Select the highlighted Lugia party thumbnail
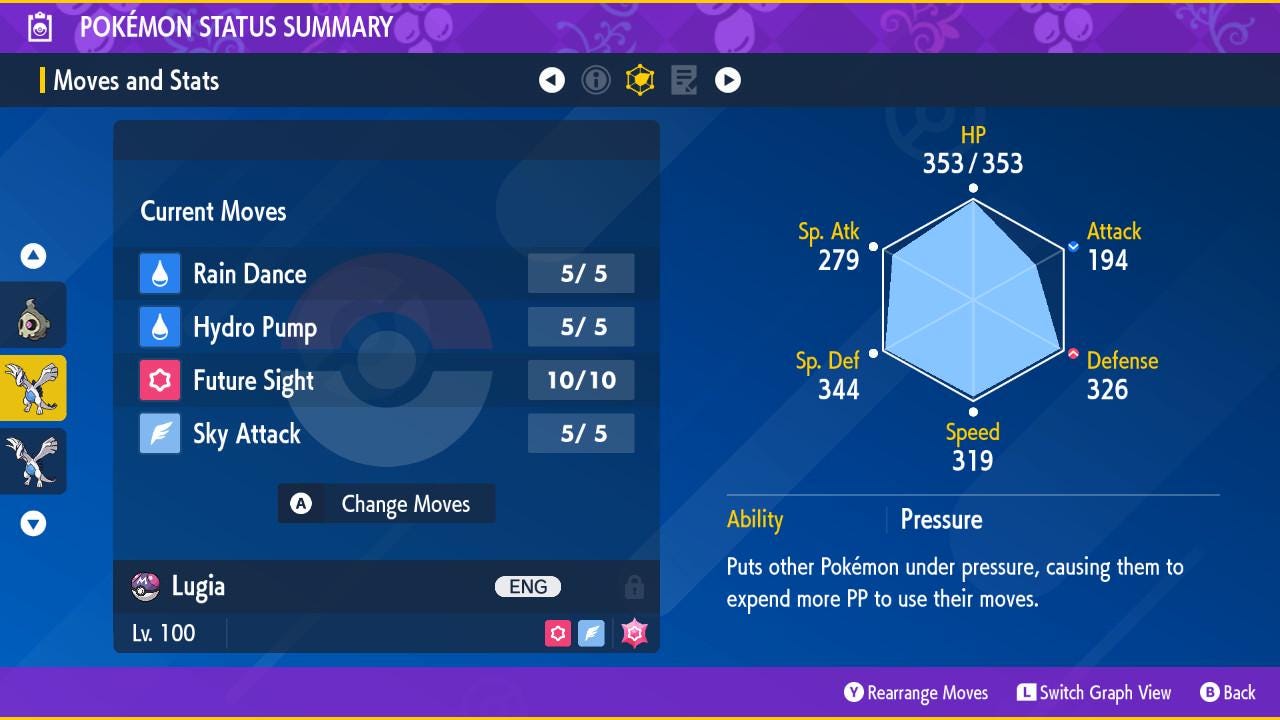The height and width of the screenshot is (720, 1280). tap(33, 388)
